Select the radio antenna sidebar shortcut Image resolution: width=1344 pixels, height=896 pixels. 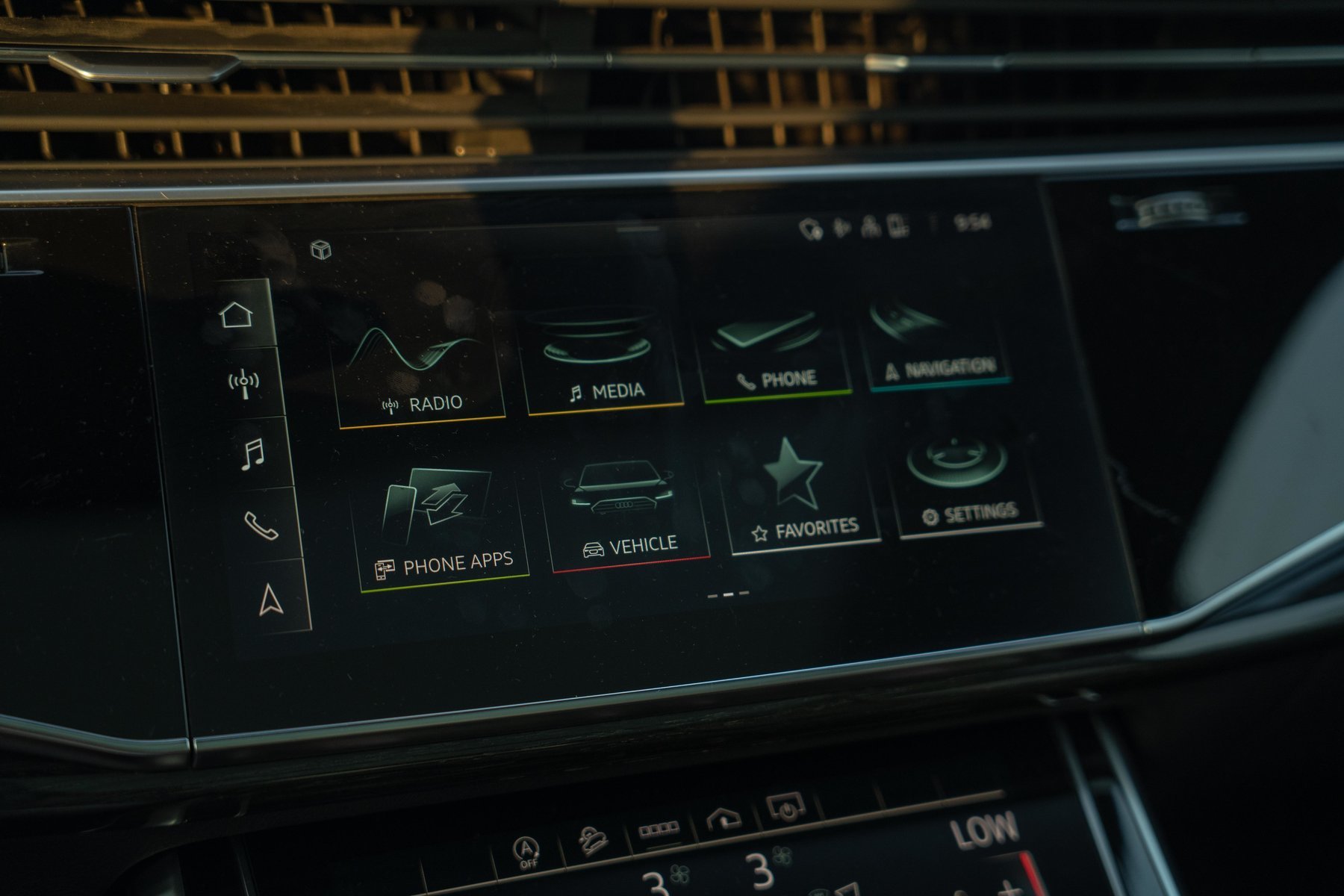[x=244, y=384]
